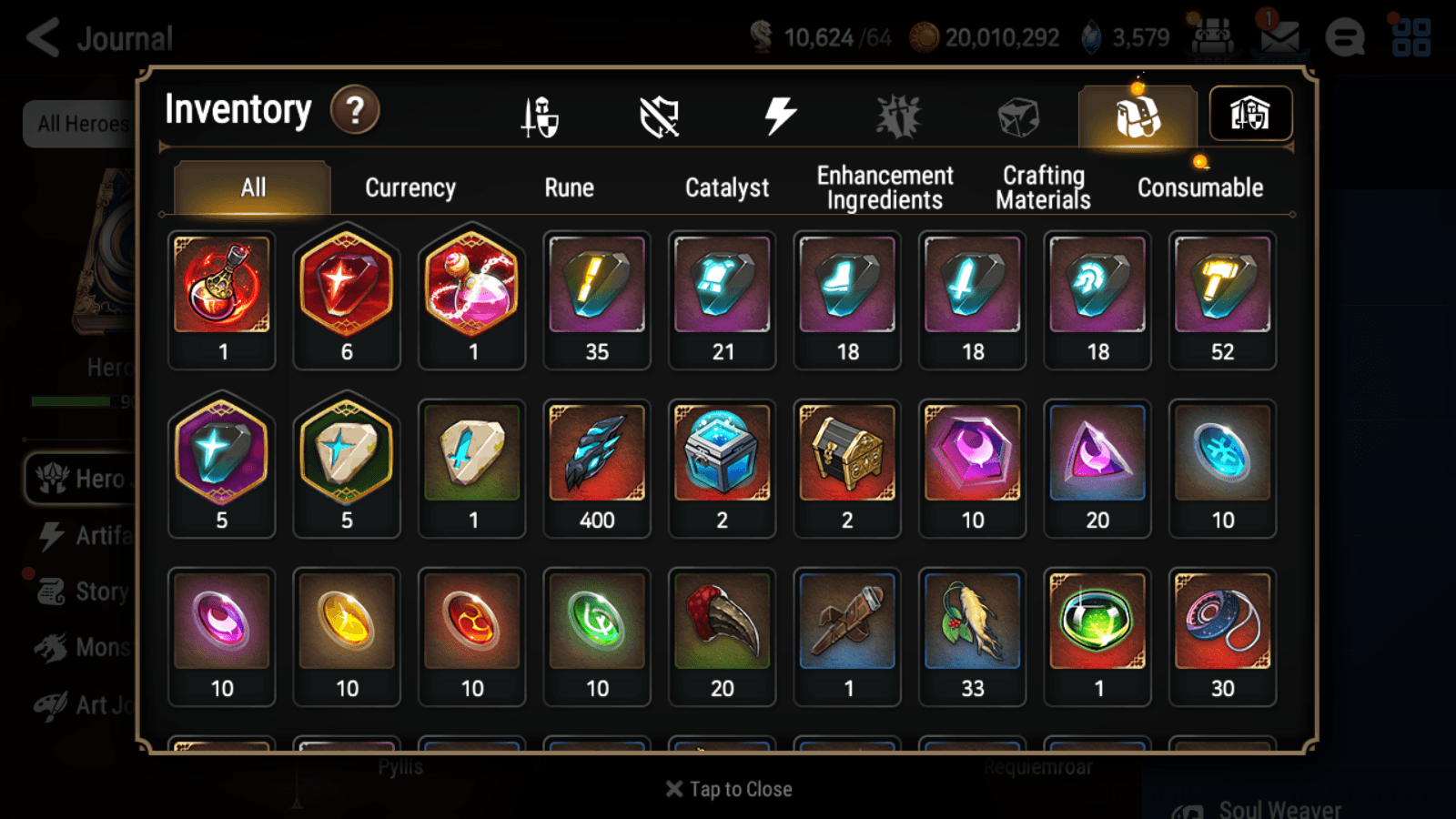
Task: Select the backpack inventory category icon
Action: tap(1136, 113)
